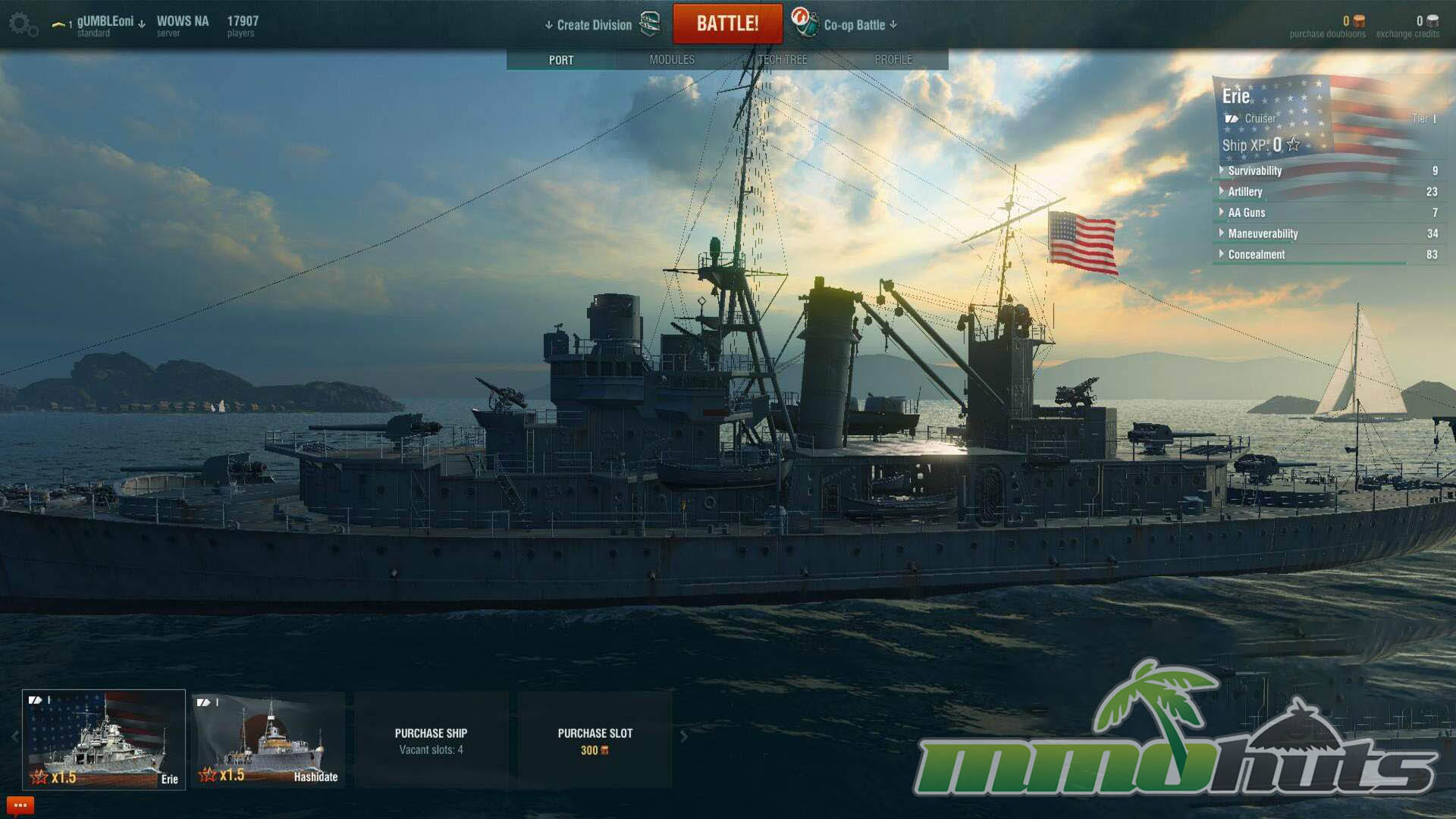Choose the Hashidate ship thumbnail

tap(268, 739)
